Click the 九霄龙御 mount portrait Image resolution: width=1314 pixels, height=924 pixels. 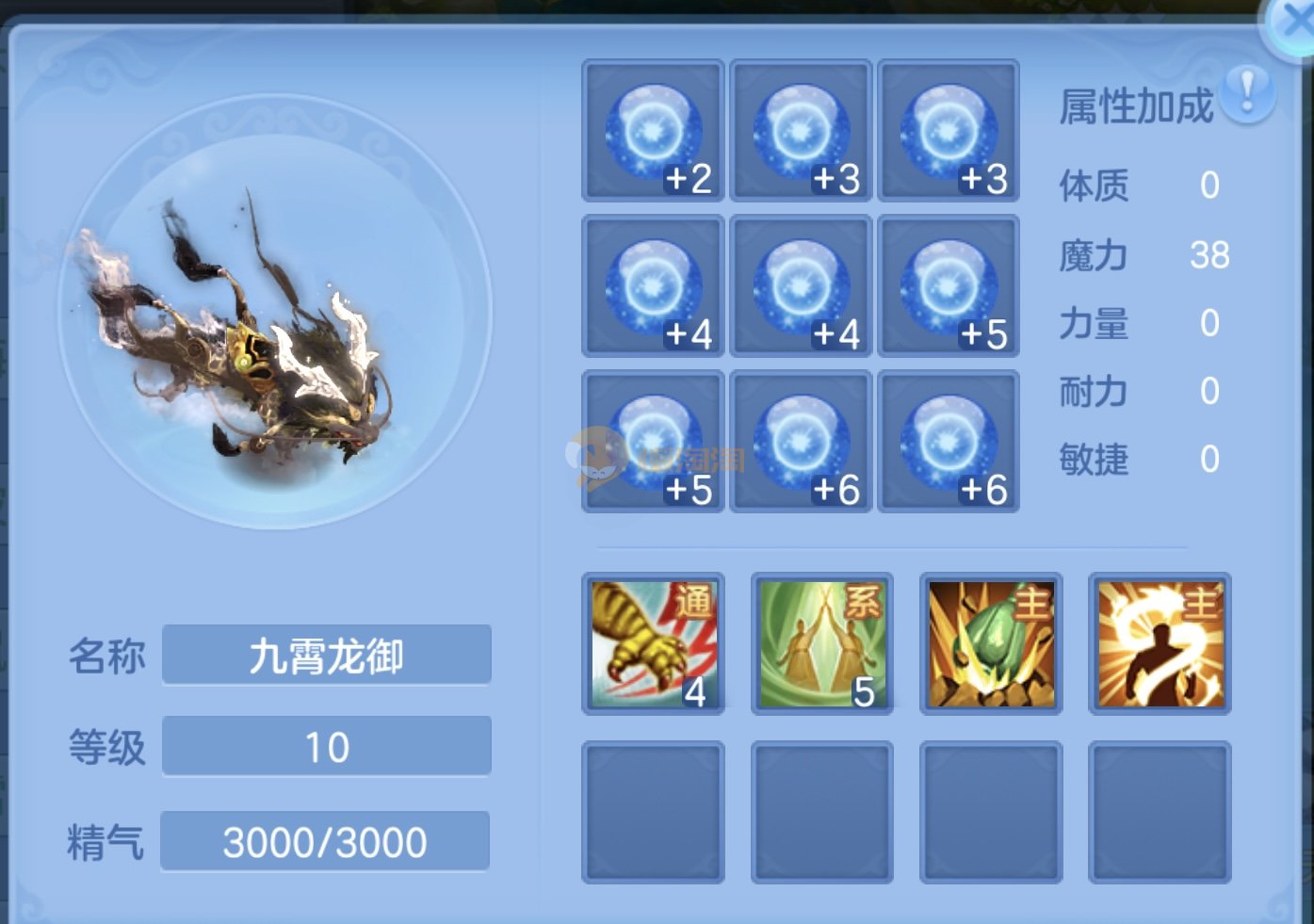274,312
